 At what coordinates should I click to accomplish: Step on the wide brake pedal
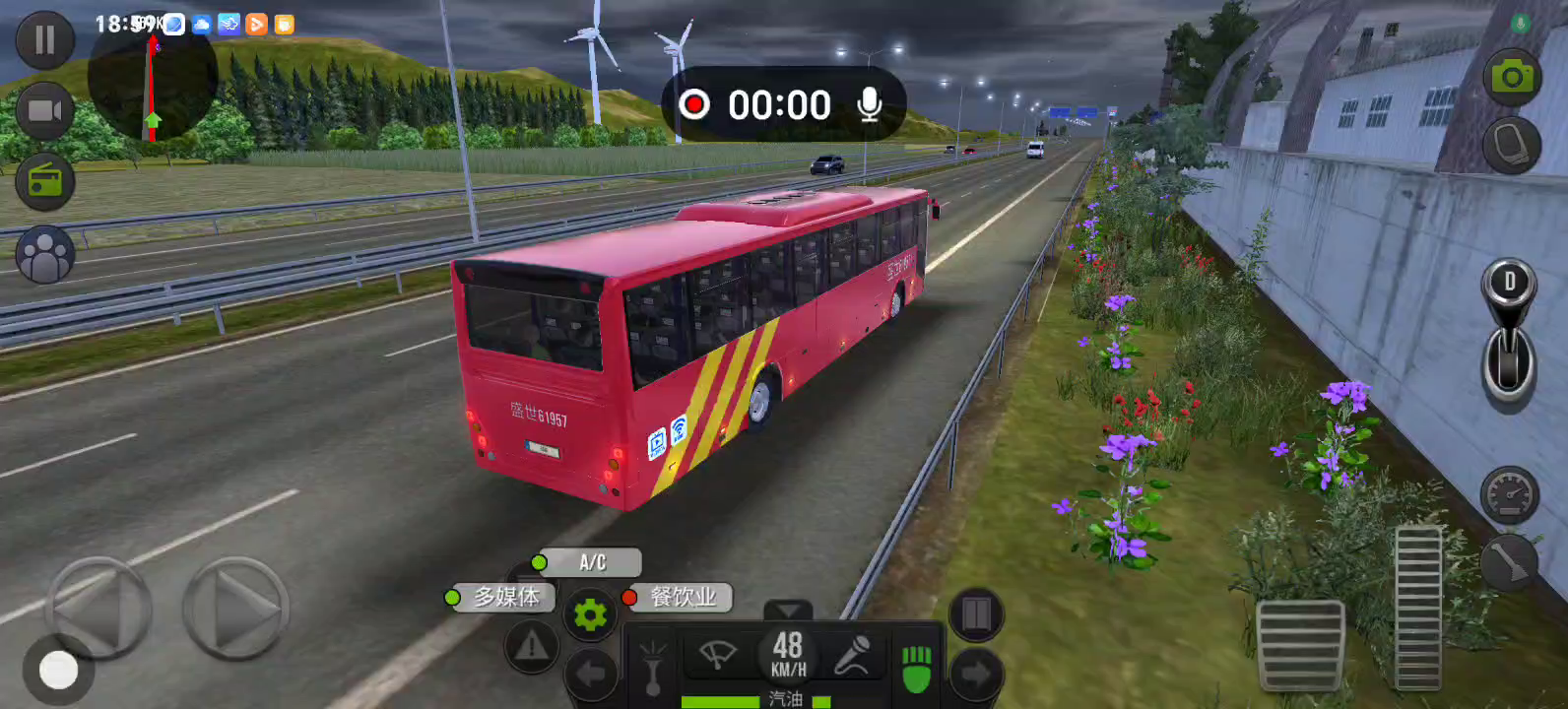pyautogui.click(x=1300, y=645)
